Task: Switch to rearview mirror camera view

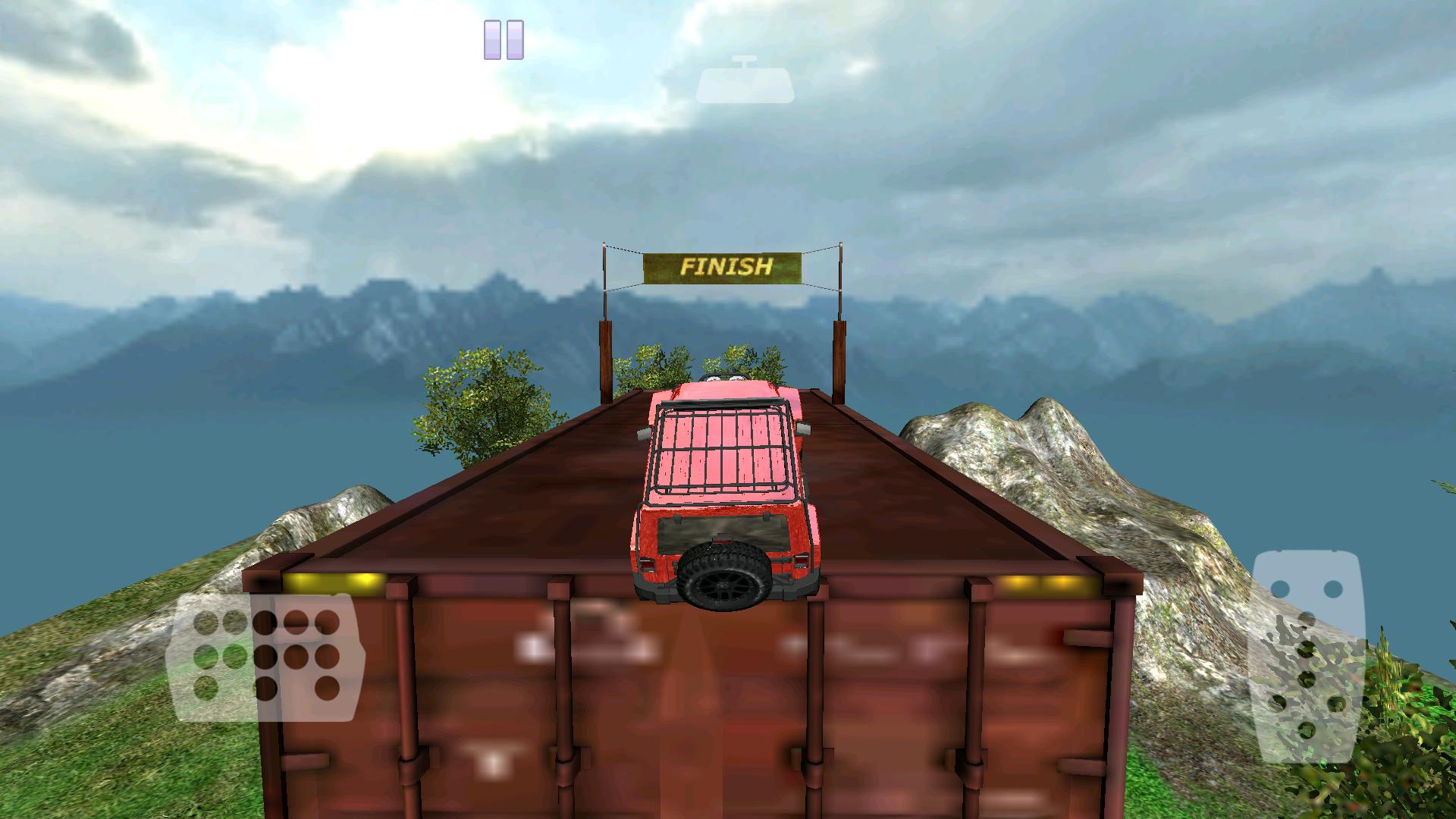Action: coord(747,82)
